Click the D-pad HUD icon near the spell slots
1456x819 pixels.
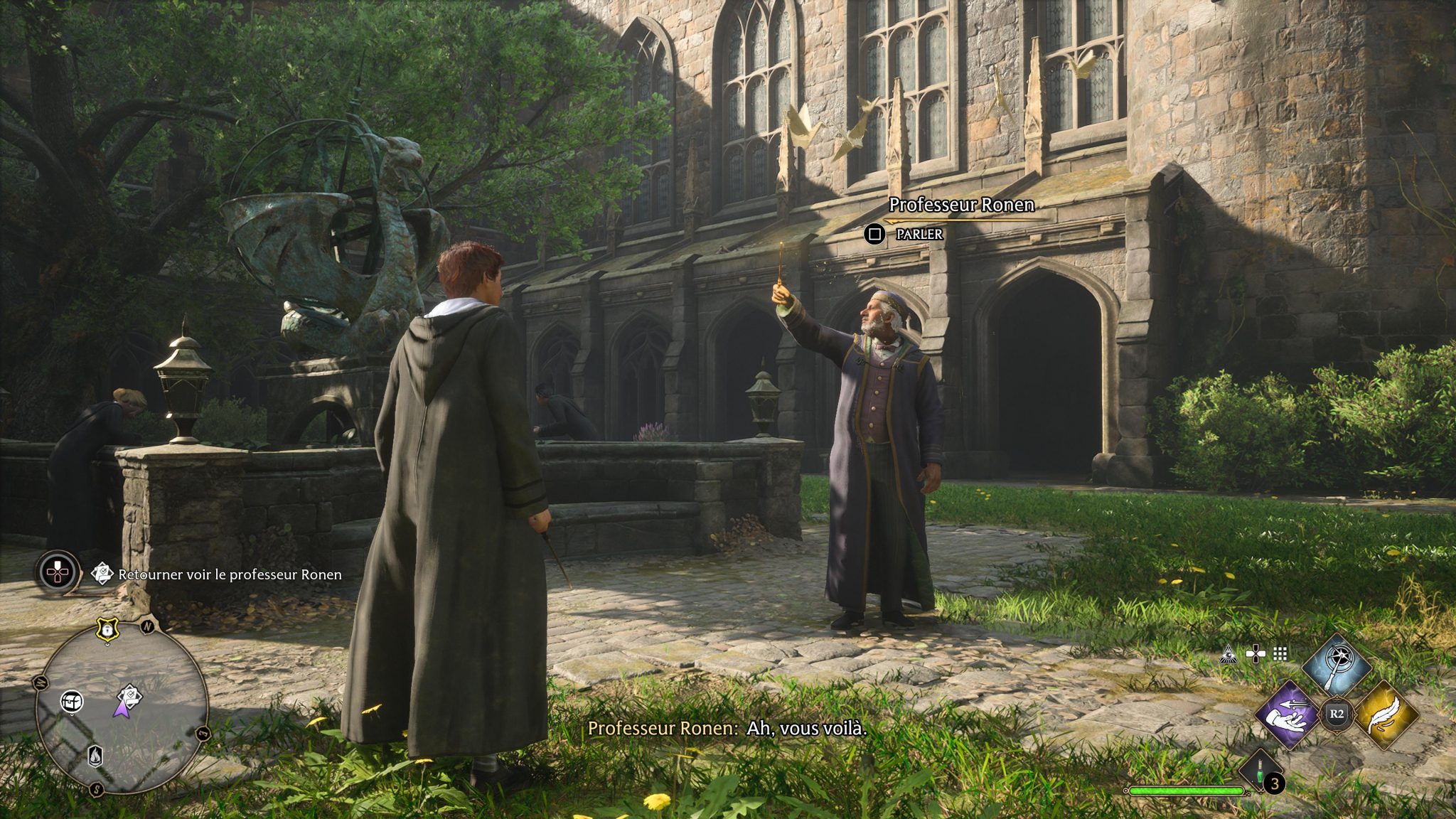[x=1256, y=653]
